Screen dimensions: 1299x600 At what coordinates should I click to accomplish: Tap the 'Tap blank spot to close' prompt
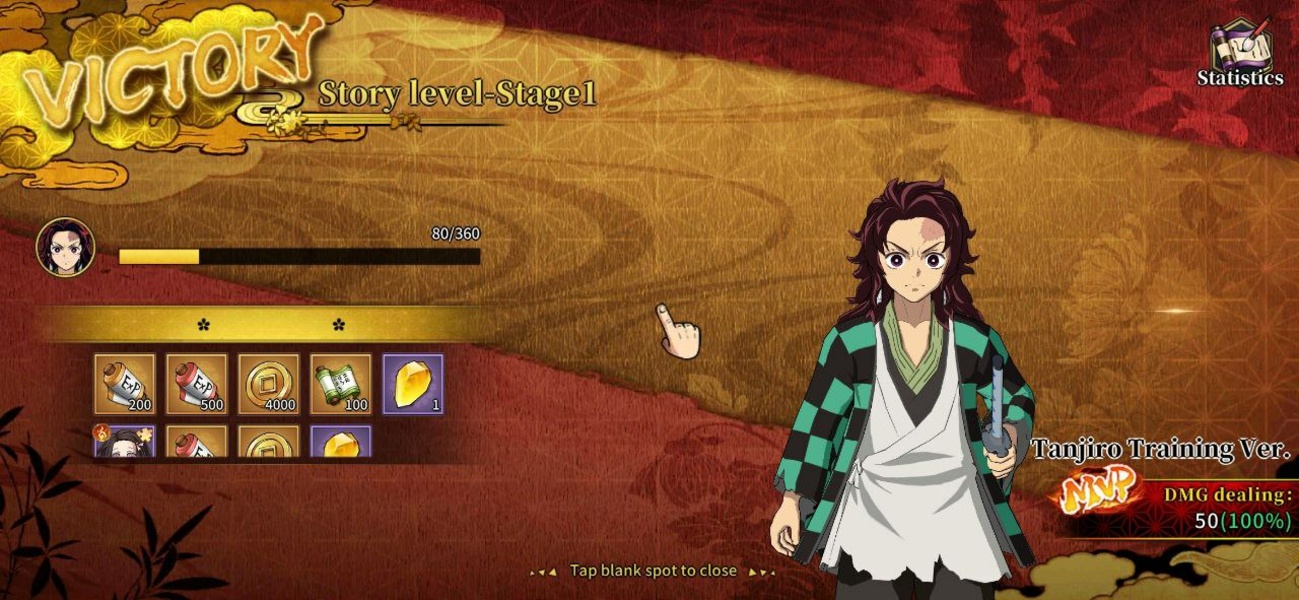coord(653,571)
